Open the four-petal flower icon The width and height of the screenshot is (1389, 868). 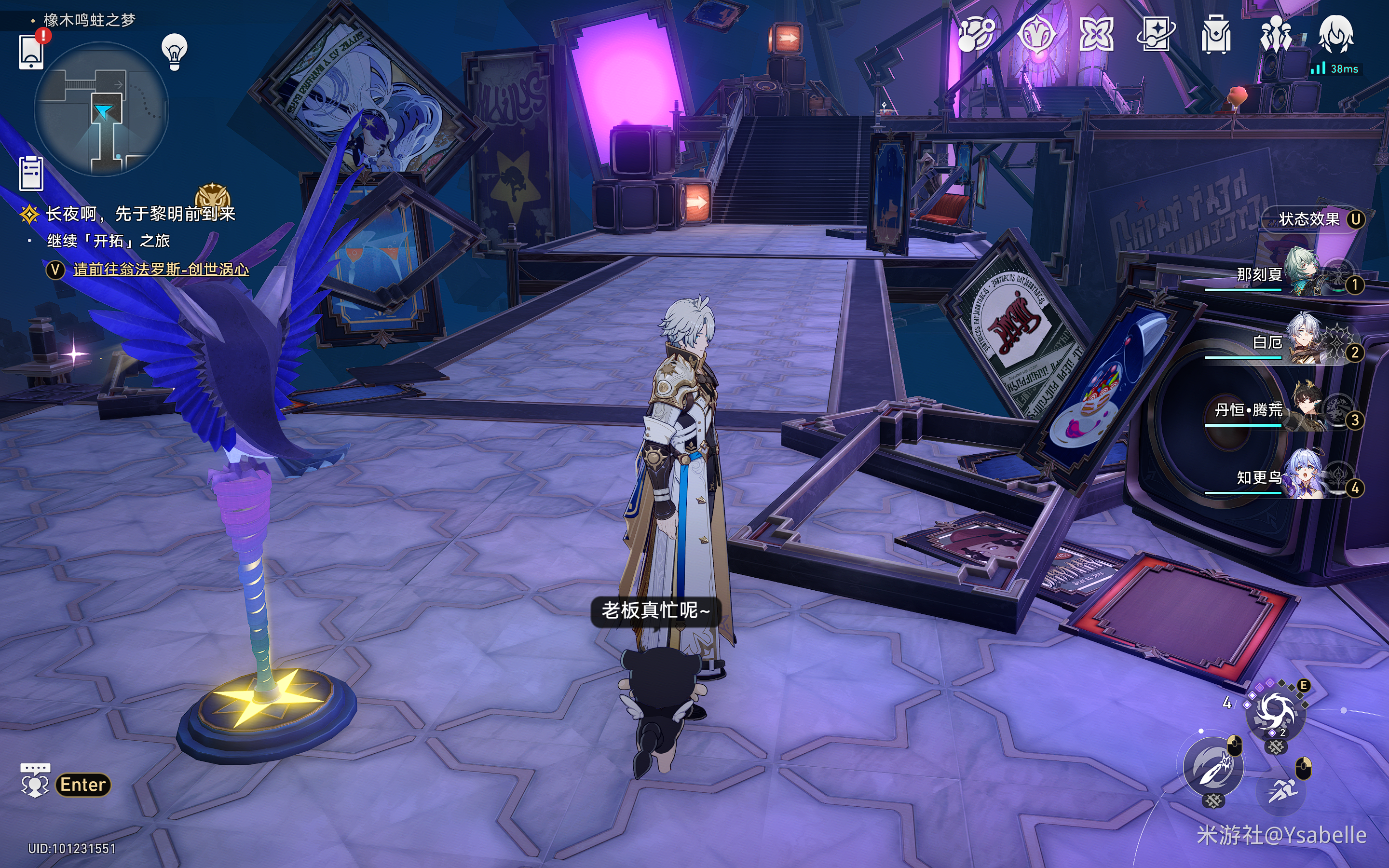click(x=1096, y=34)
